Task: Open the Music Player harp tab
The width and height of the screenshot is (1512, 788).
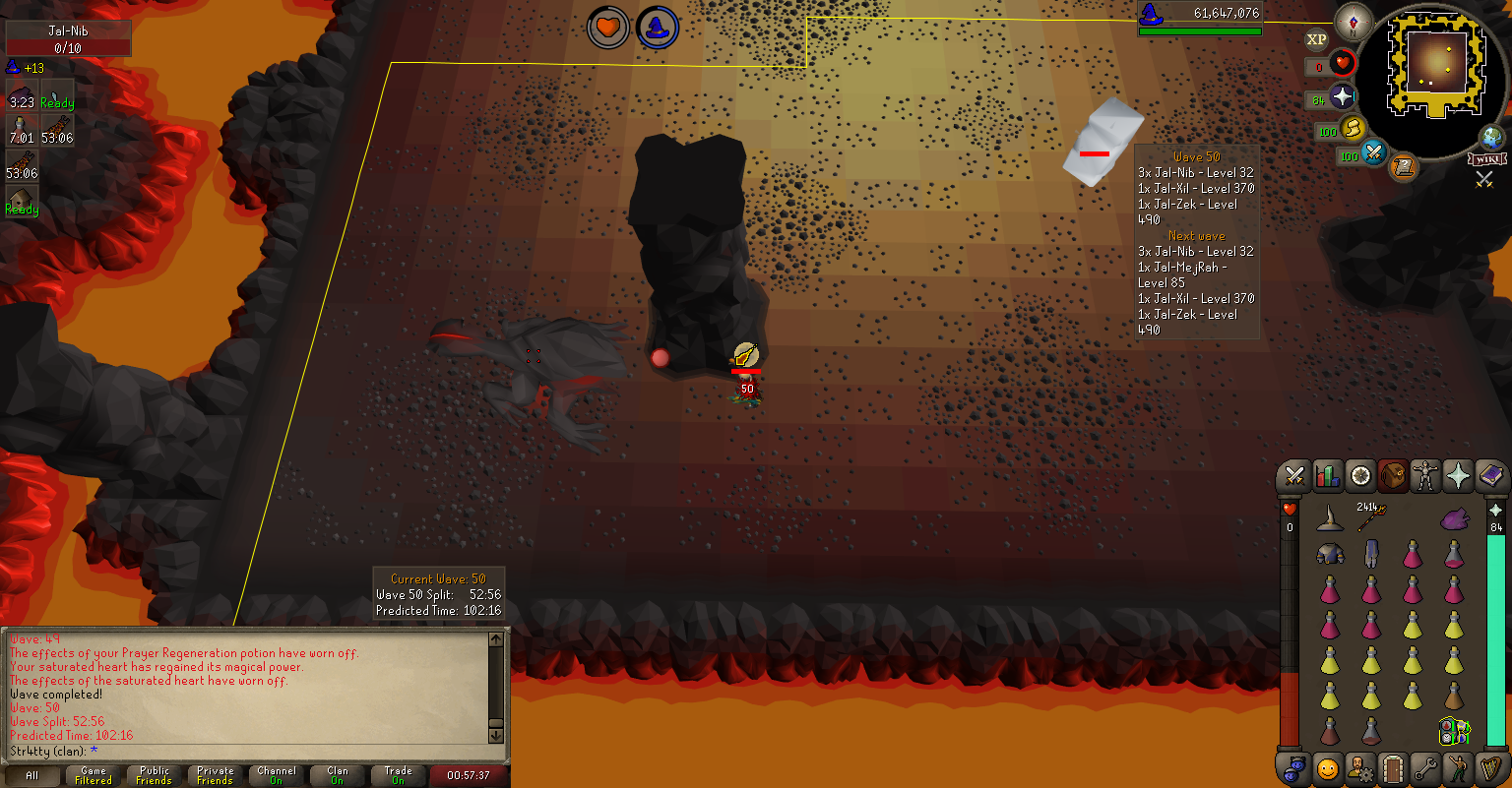Action: click(1489, 767)
